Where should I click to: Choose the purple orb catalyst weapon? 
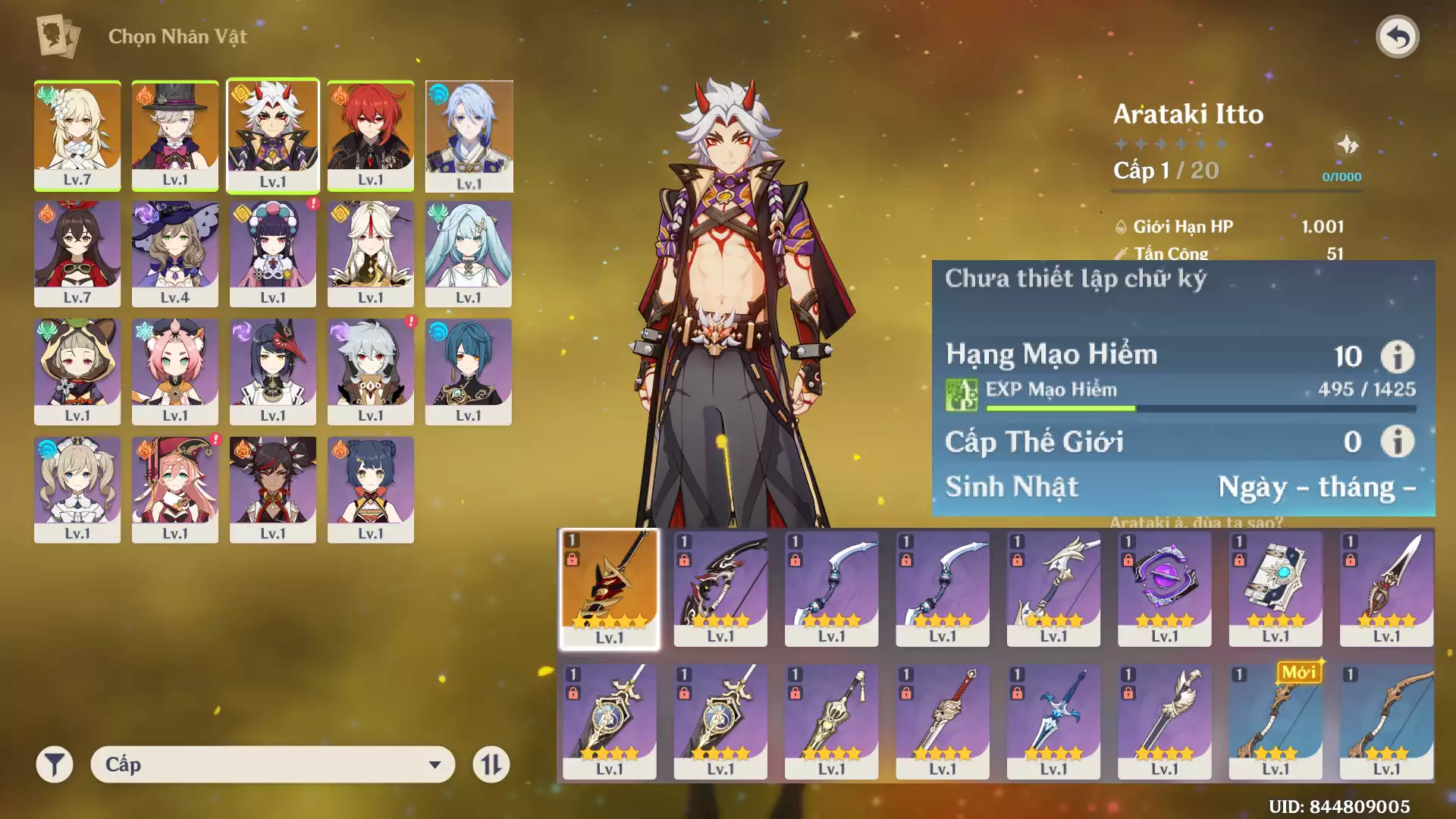coord(1165,588)
